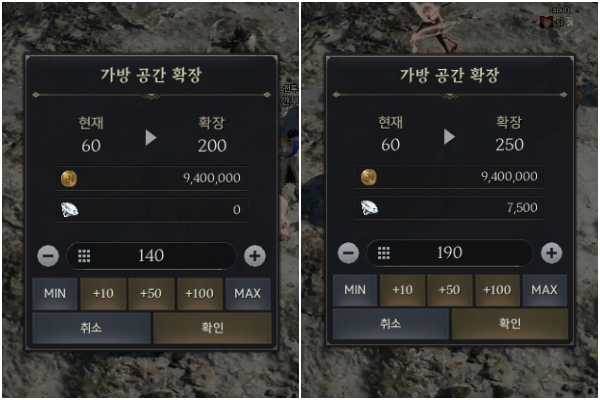The image size is (600, 400).
Task: Cancel the 200-slot expansion dialog
Action: point(92,327)
